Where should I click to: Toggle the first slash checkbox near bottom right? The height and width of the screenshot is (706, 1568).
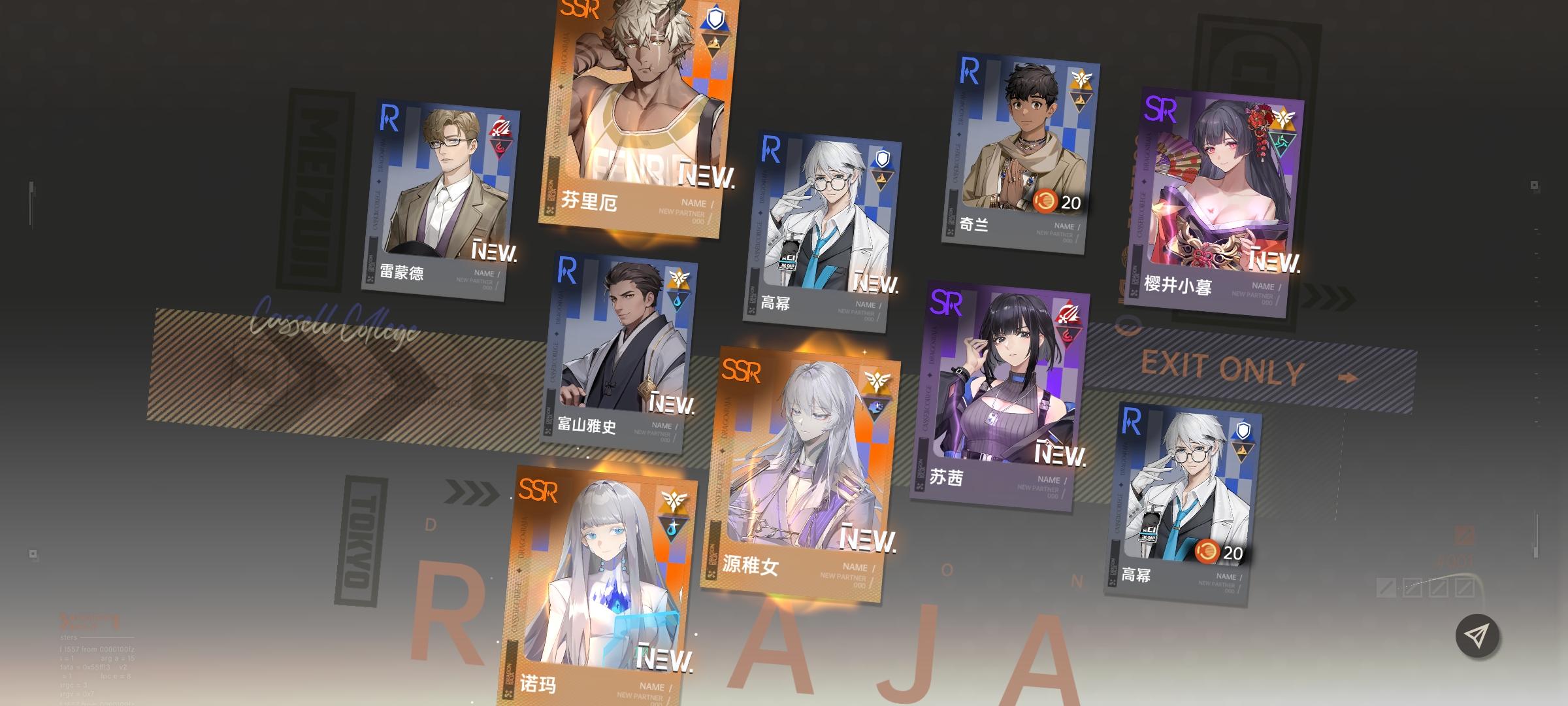[x=1385, y=587]
